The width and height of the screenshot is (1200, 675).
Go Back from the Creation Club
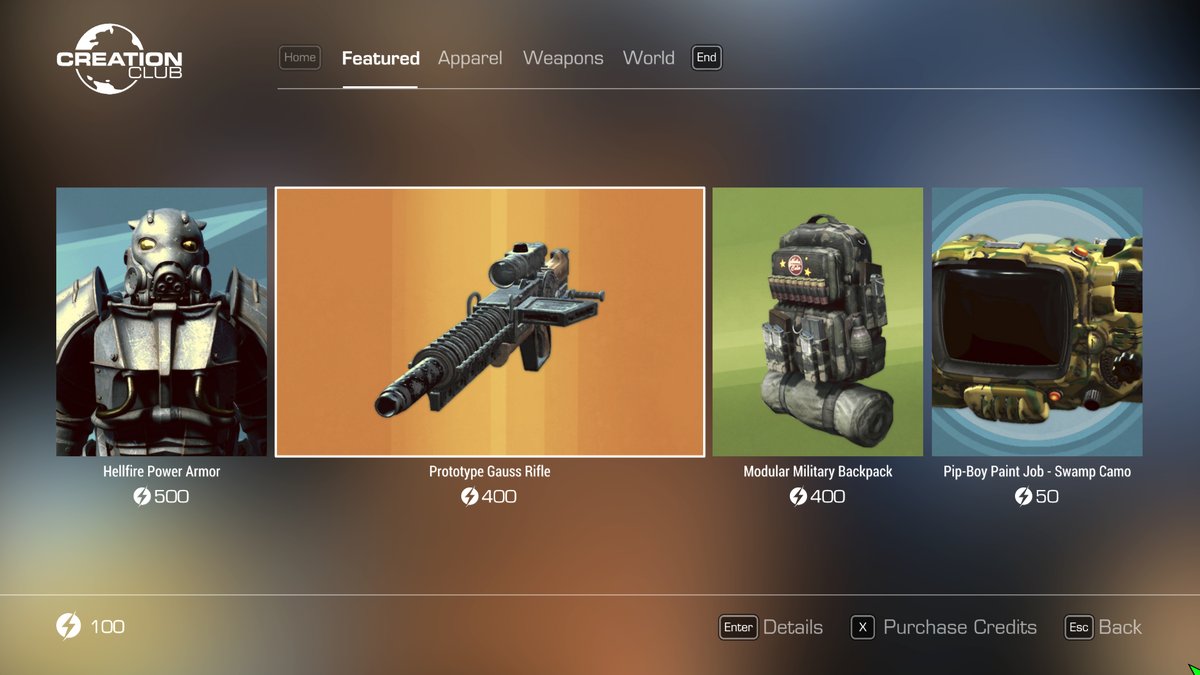1103,627
